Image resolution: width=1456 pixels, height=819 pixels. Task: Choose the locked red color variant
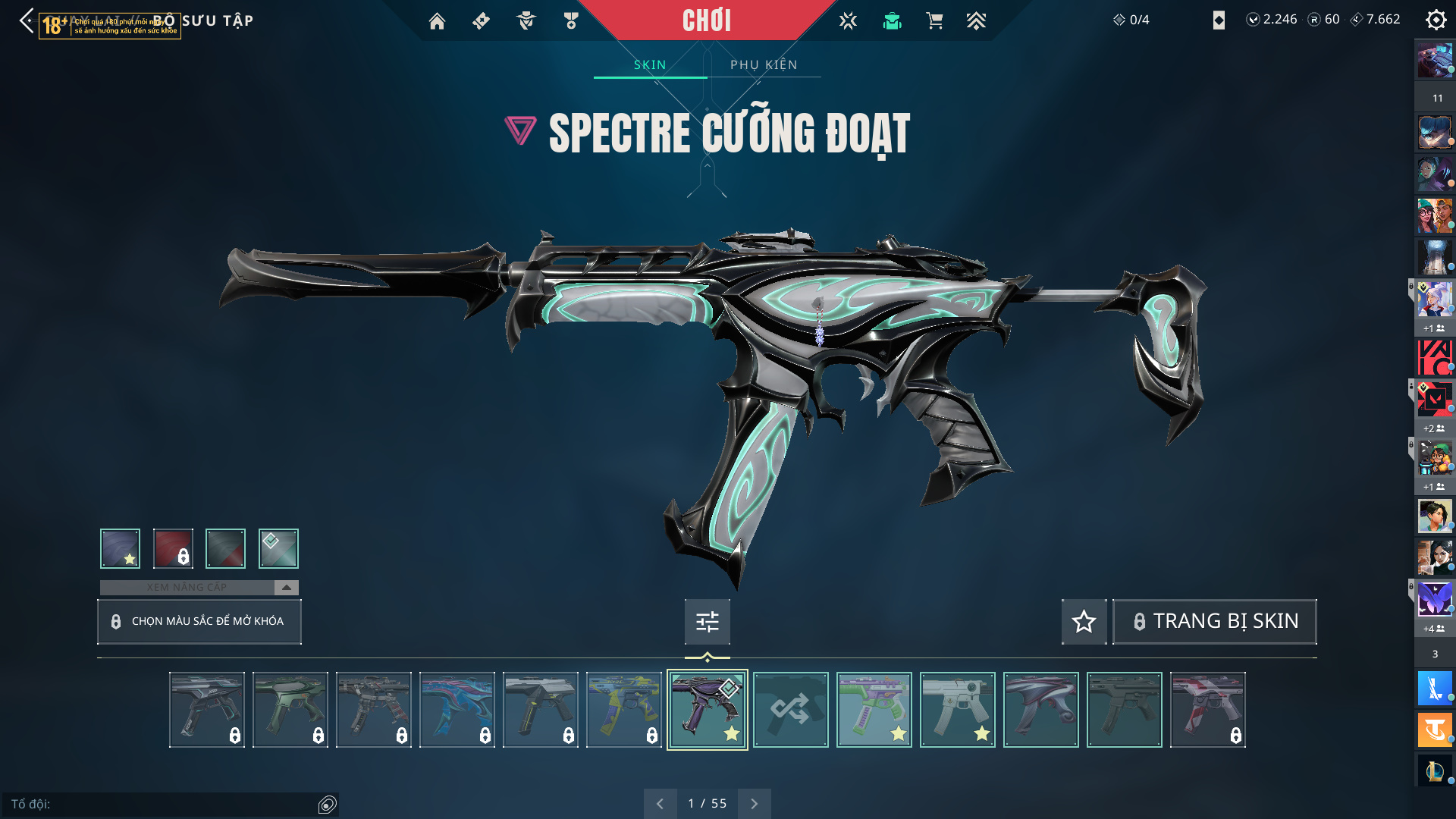coord(173,548)
